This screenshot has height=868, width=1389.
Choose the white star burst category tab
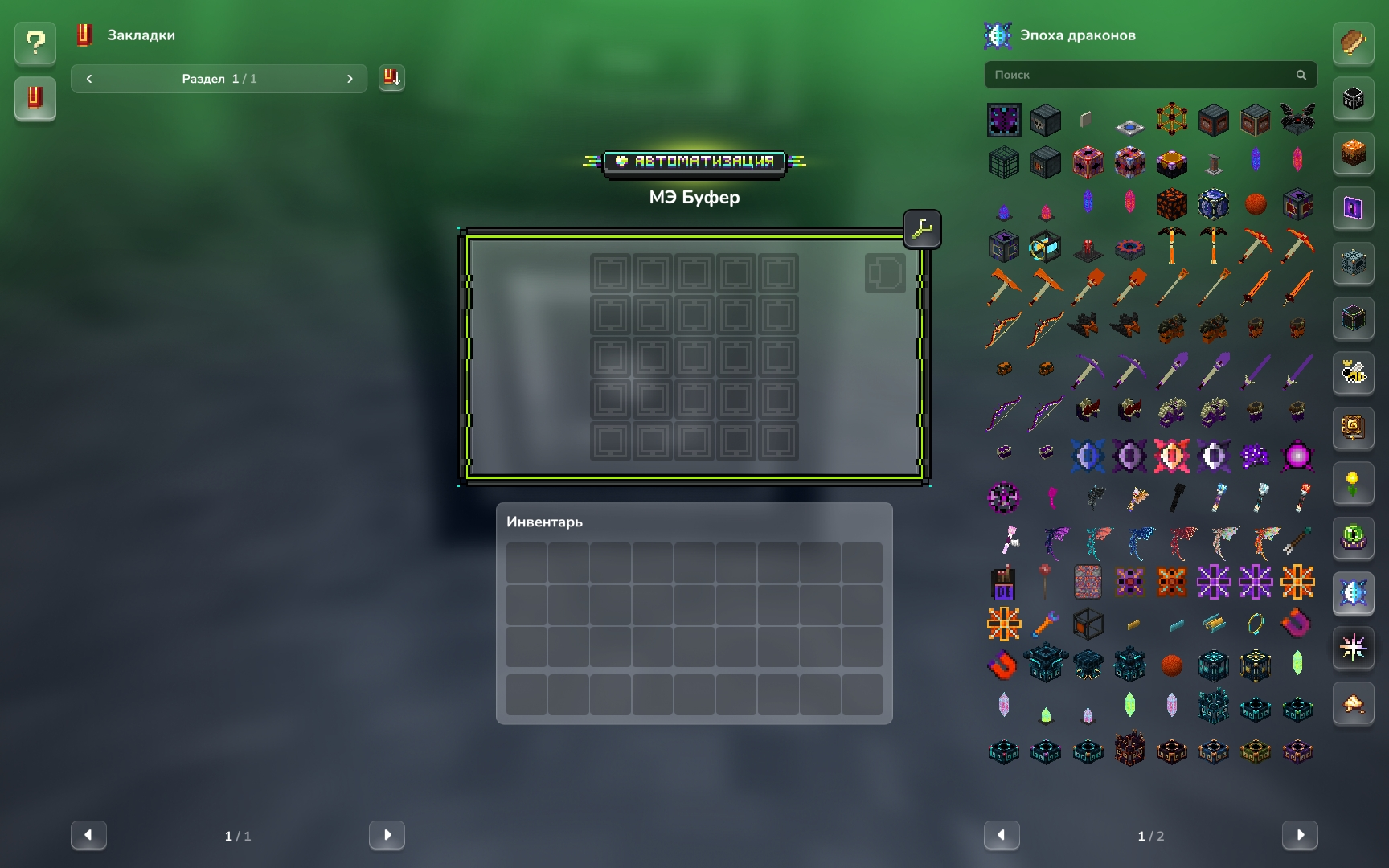(1354, 647)
